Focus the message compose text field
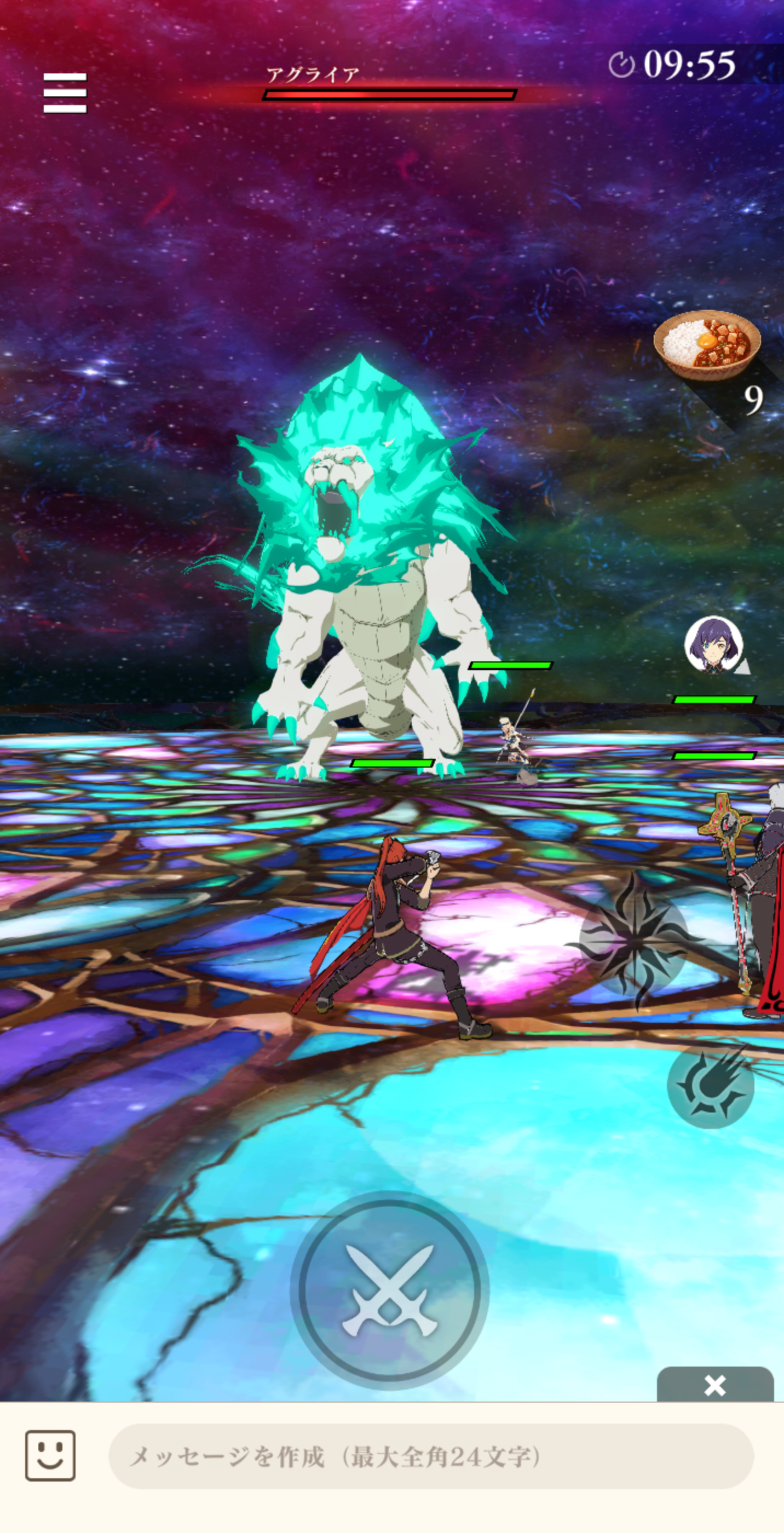Viewport: 784px width, 1533px height. tap(430, 1456)
